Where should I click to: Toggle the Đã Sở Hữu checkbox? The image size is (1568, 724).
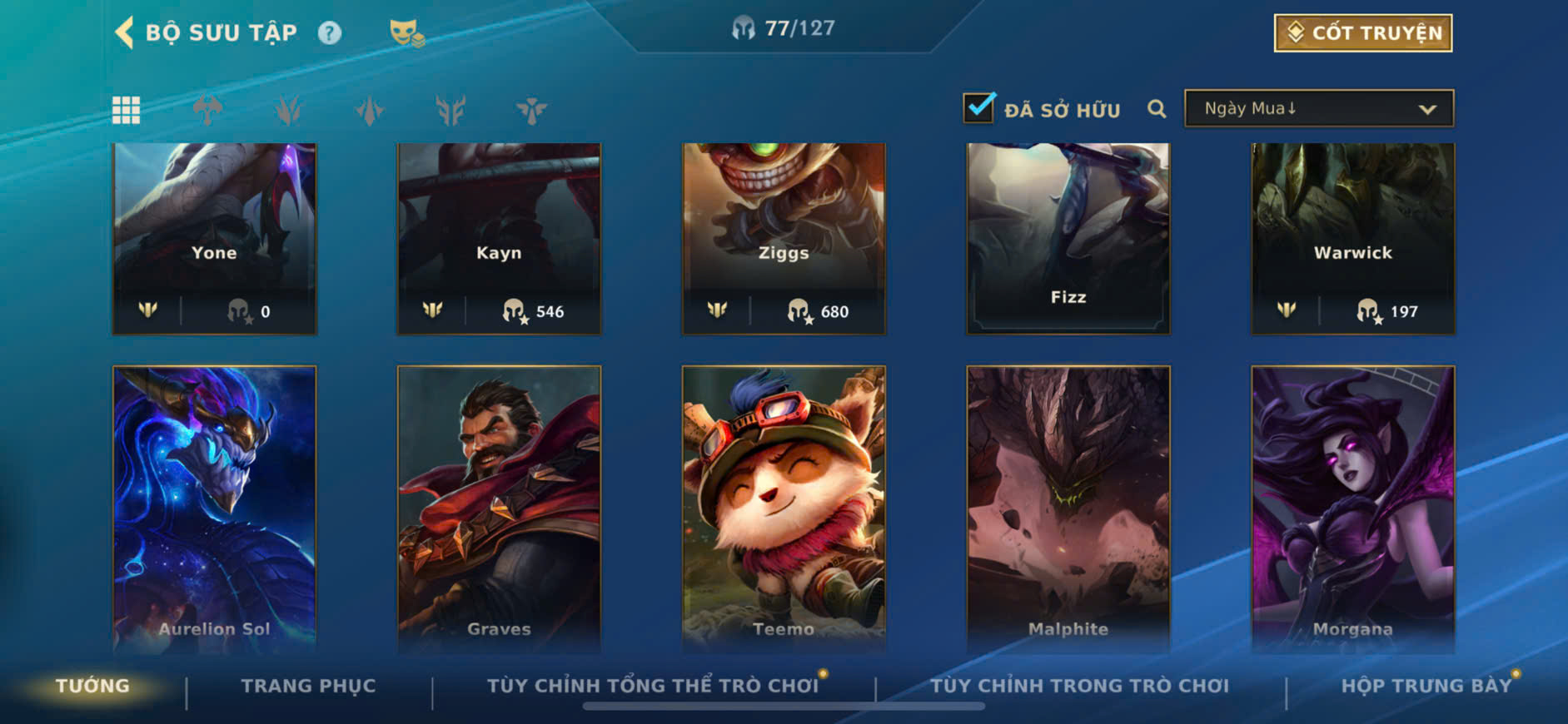(978, 109)
